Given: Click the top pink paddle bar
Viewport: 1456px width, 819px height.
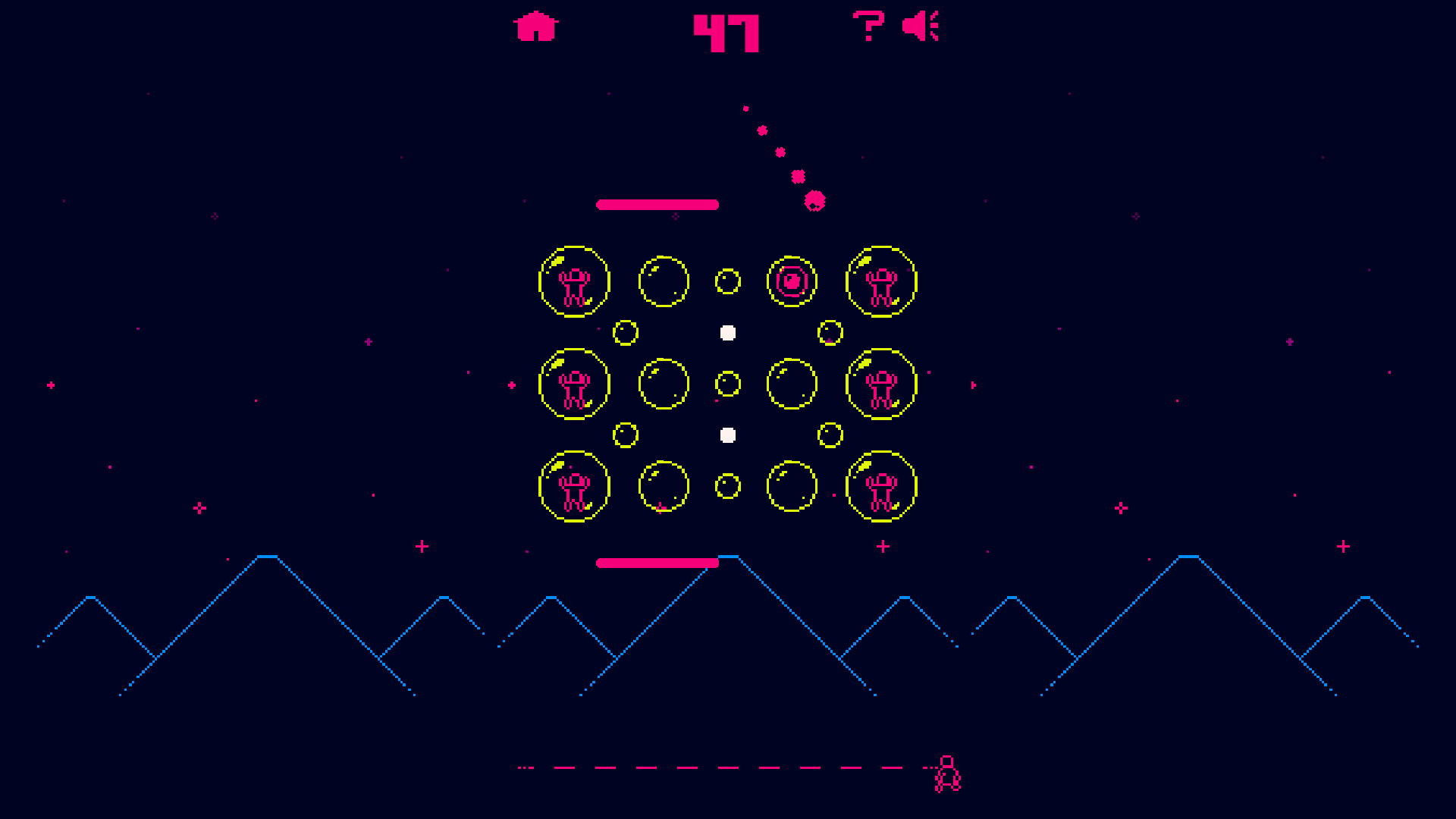Looking at the screenshot, I should tap(657, 203).
